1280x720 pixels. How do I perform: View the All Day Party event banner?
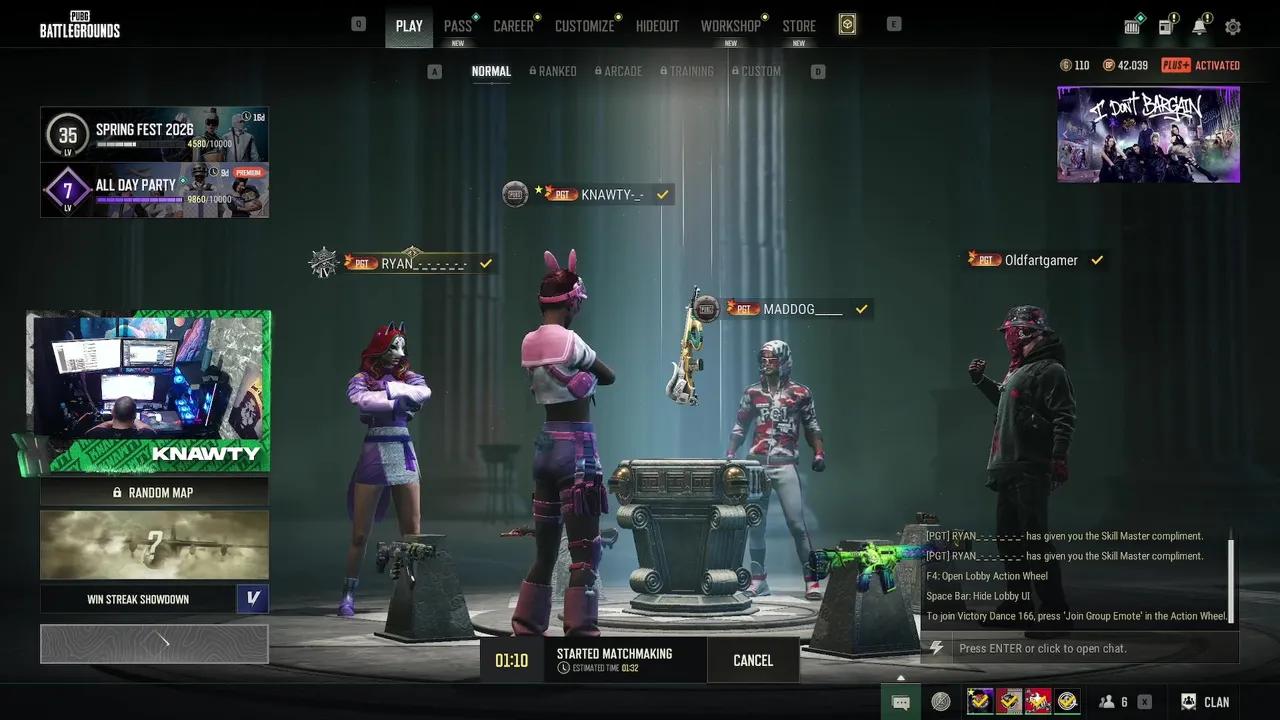point(154,190)
